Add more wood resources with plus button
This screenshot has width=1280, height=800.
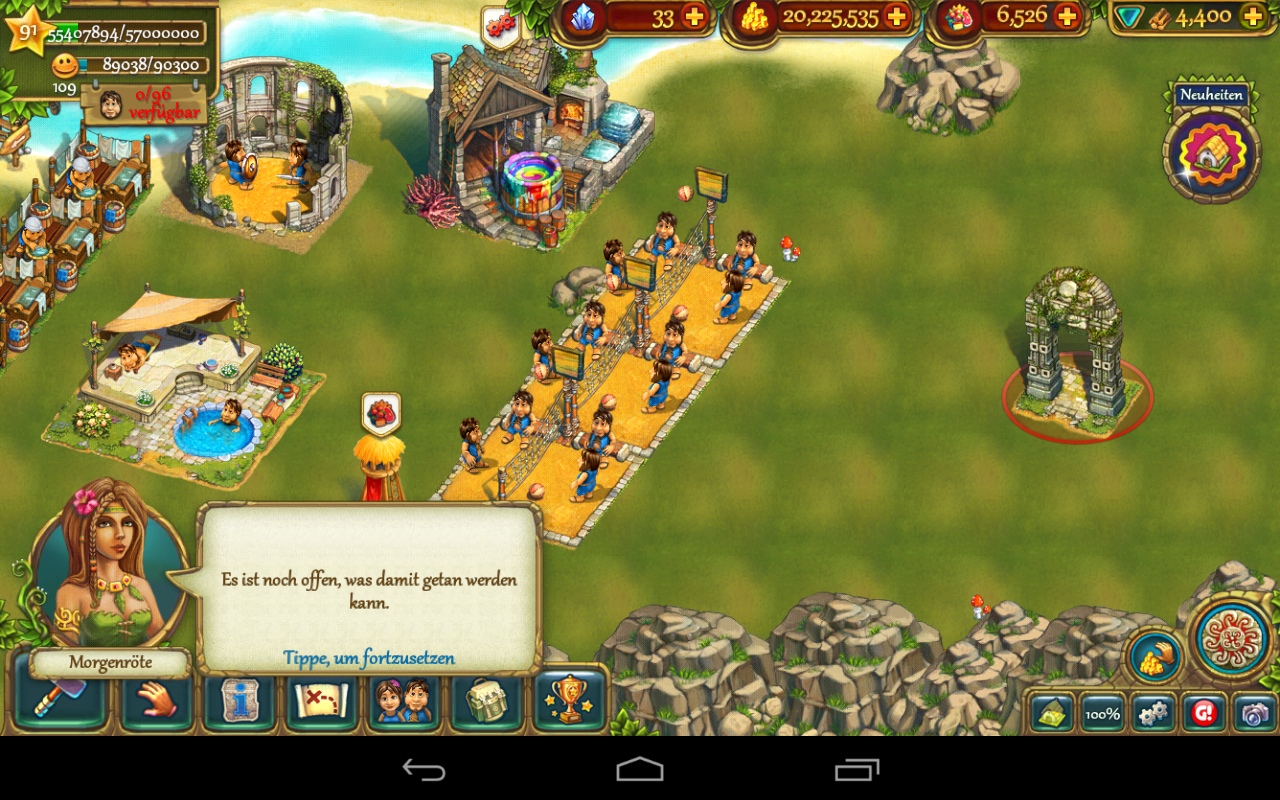click(x=1252, y=17)
